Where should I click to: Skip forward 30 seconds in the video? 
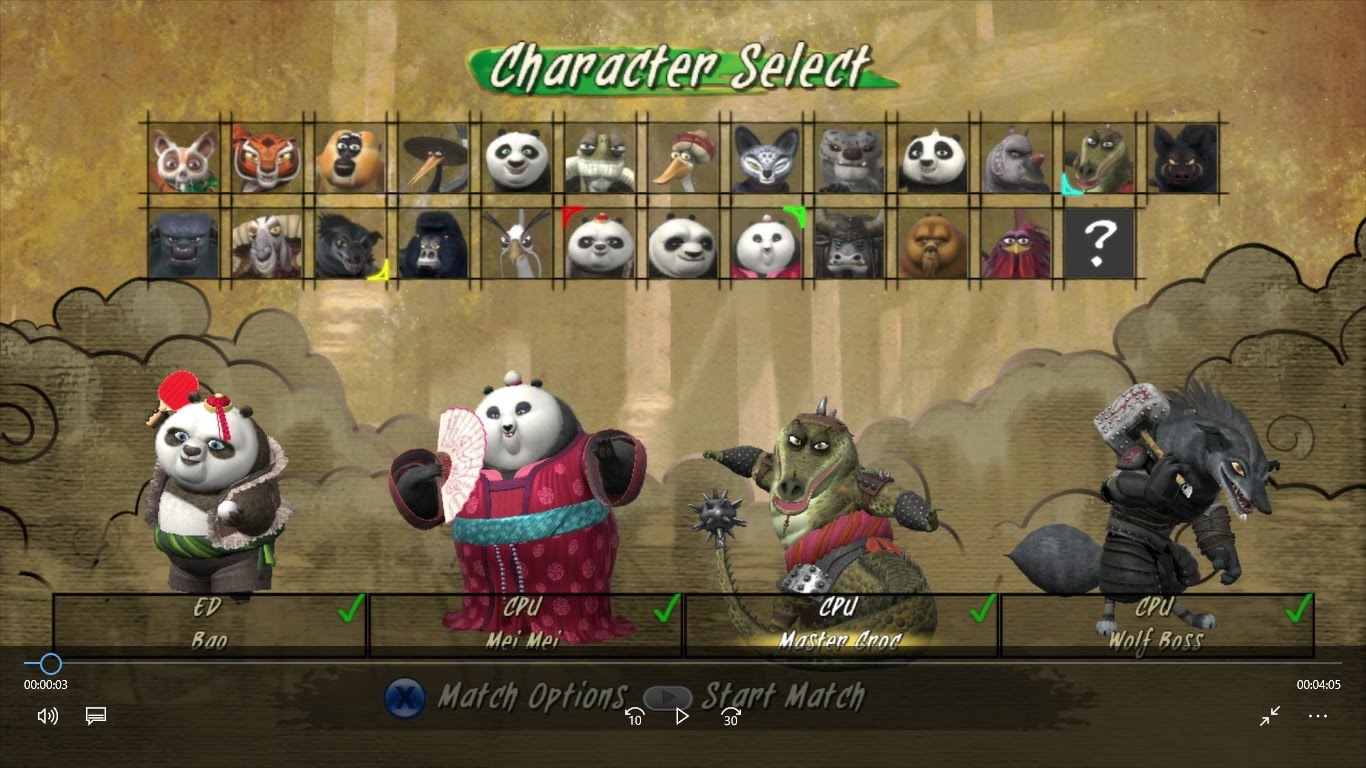pos(731,716)
